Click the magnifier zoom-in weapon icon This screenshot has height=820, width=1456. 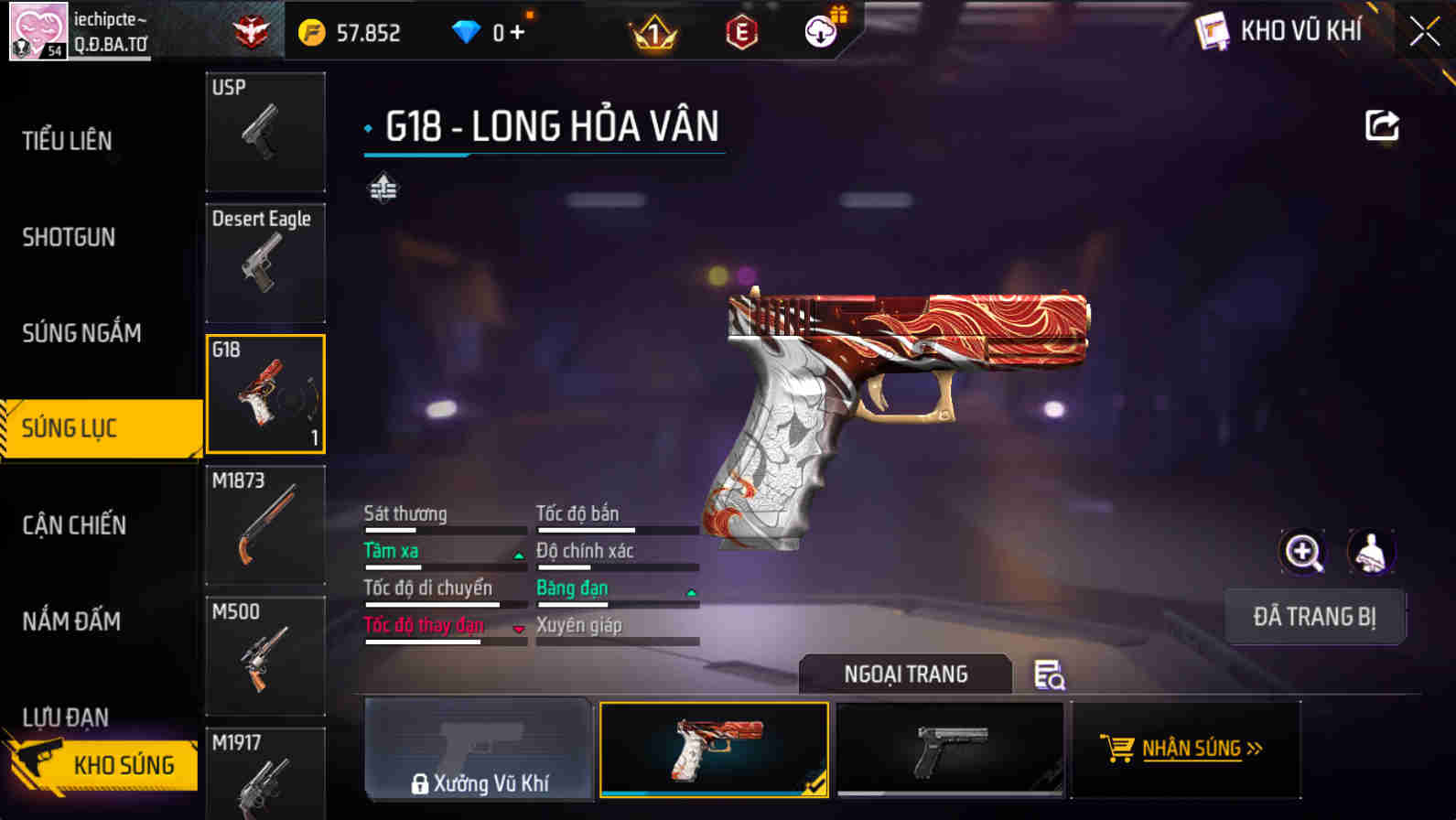(1302, 552)
